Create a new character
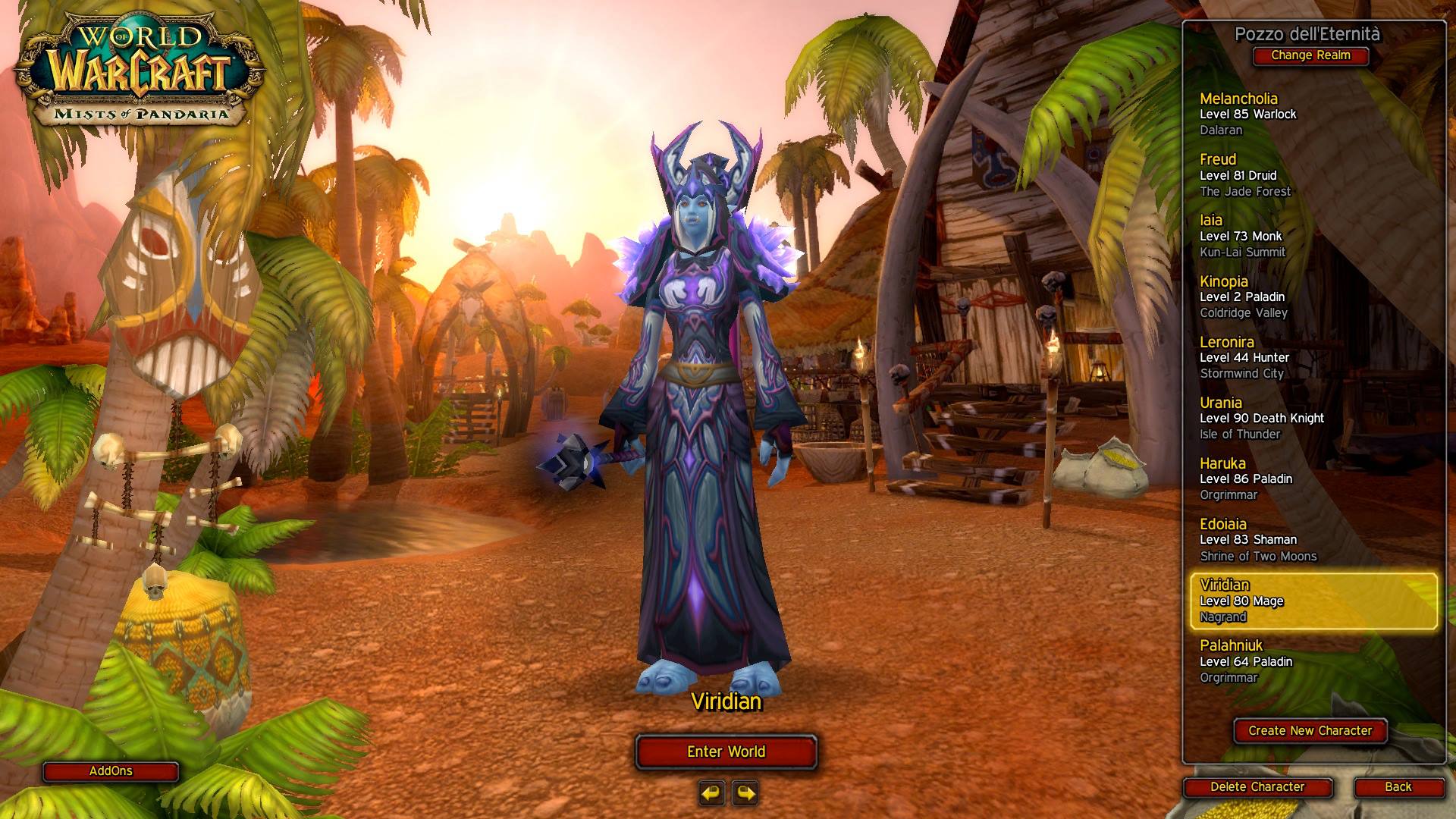1456x819 pixels. (1310, 731)
